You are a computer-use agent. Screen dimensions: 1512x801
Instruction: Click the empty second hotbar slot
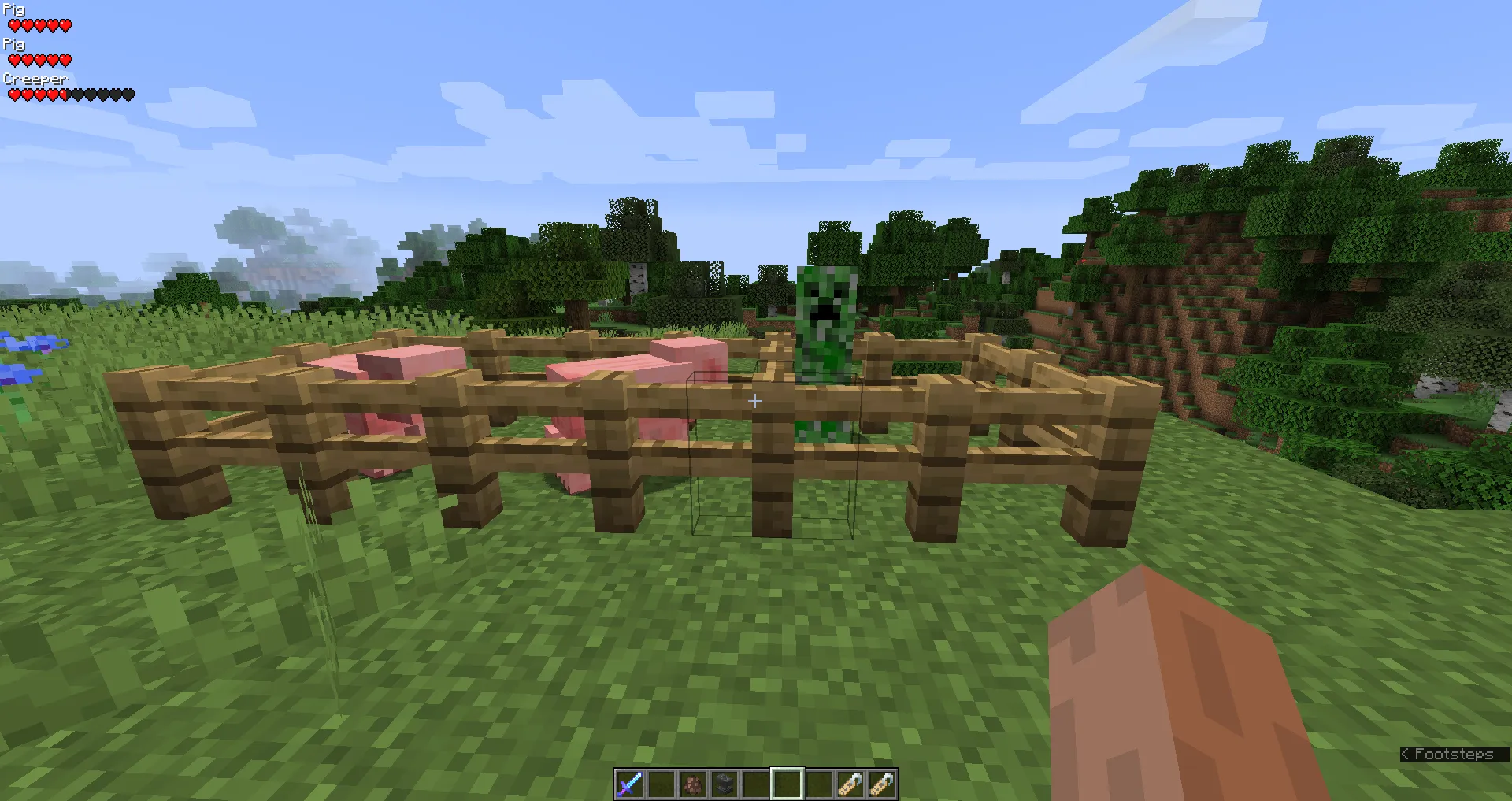tap(661, 784)
